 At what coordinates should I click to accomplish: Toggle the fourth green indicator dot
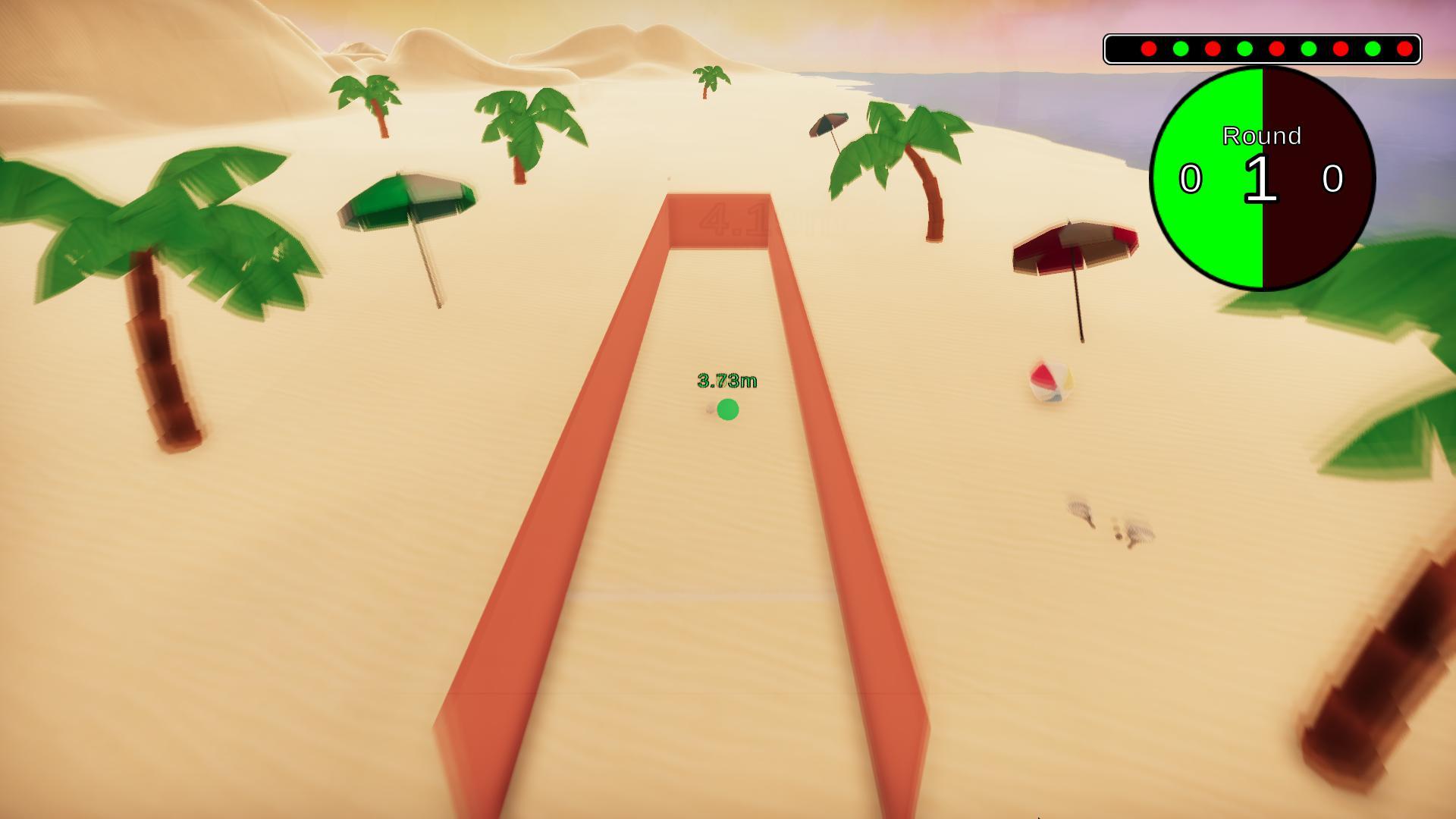tap(1374, 47)
